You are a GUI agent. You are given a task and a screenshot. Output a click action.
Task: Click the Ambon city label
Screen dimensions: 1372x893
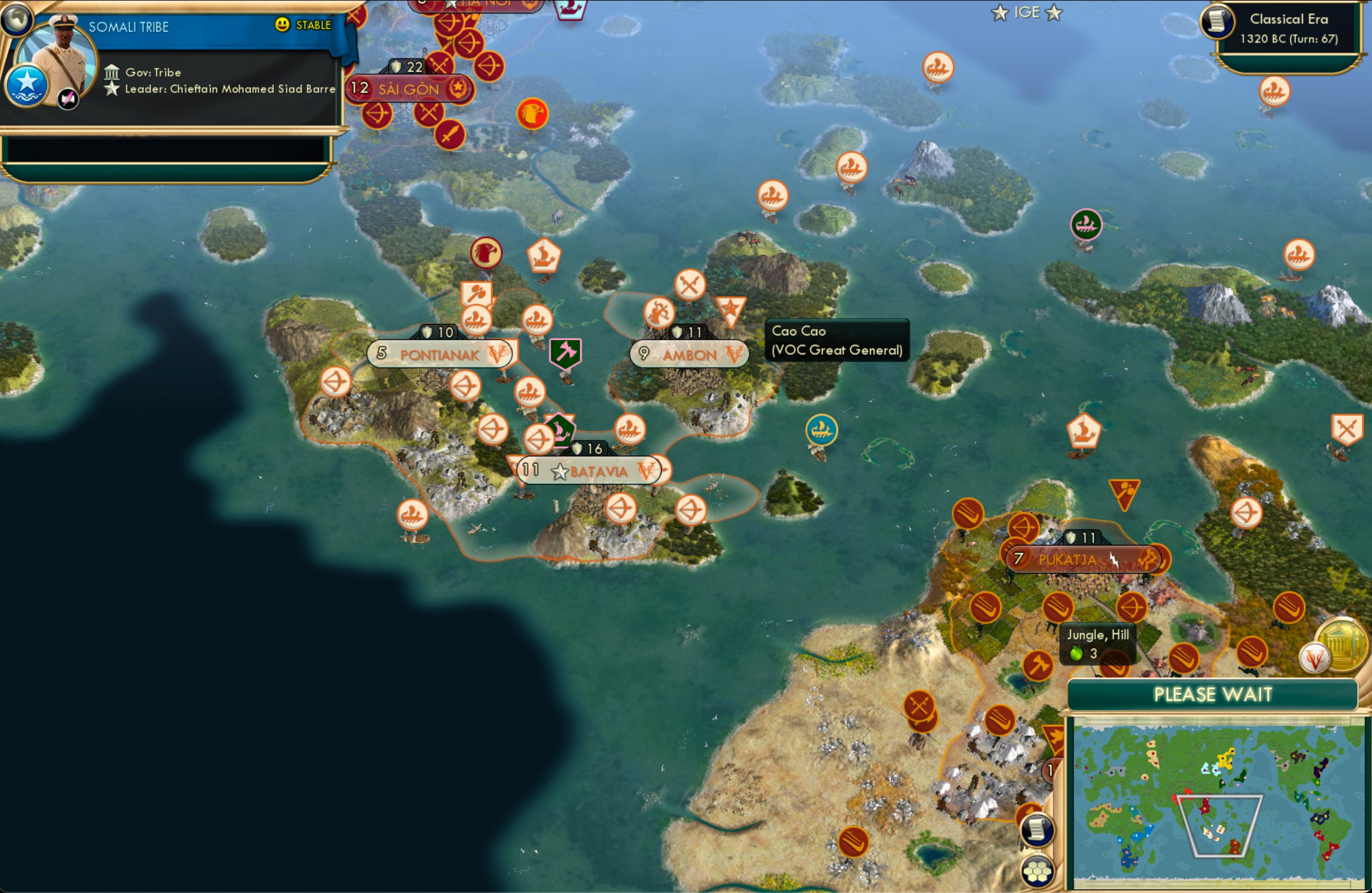[689, 354]
